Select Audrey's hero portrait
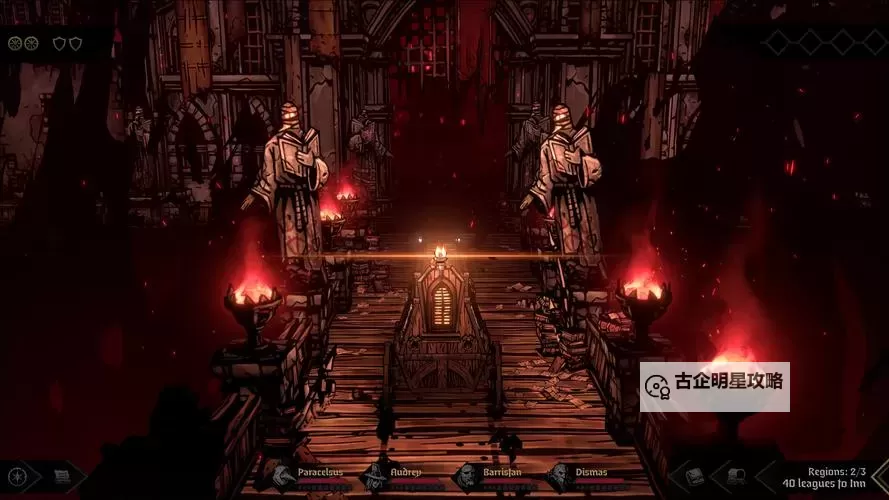This screenshot has height=500, width=889. click(x=374, y=477)
